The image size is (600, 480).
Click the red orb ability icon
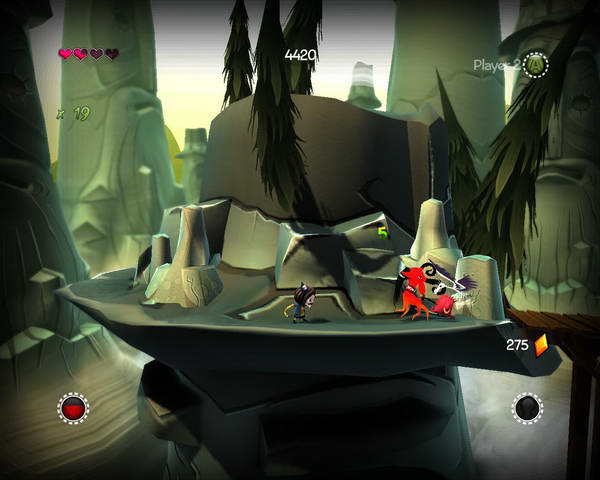(73, 407)
